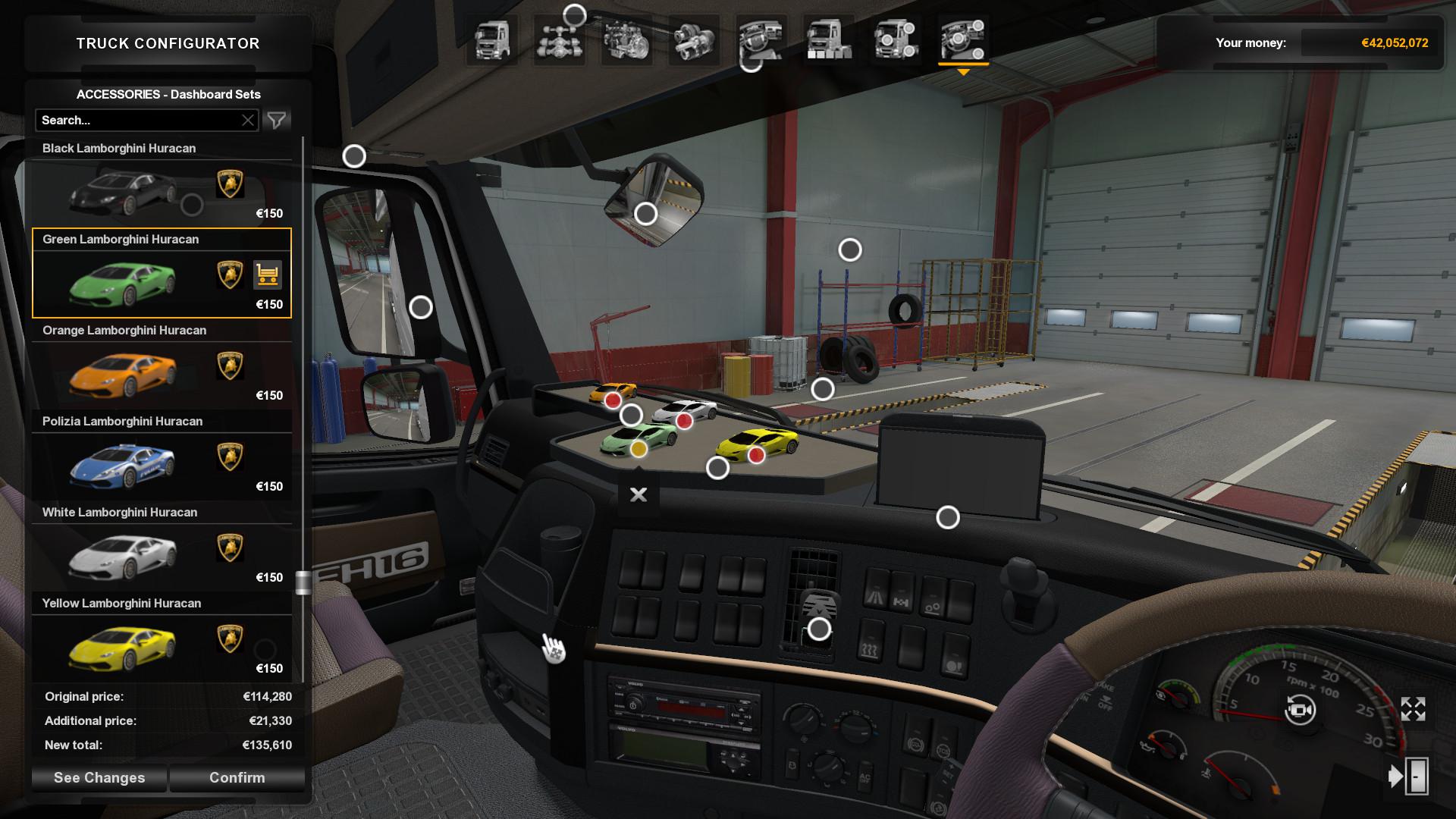Open the truck paint colour category
Image resolution: width=1456 pixels, height=819 pixels.
click(x=828, y=39)
